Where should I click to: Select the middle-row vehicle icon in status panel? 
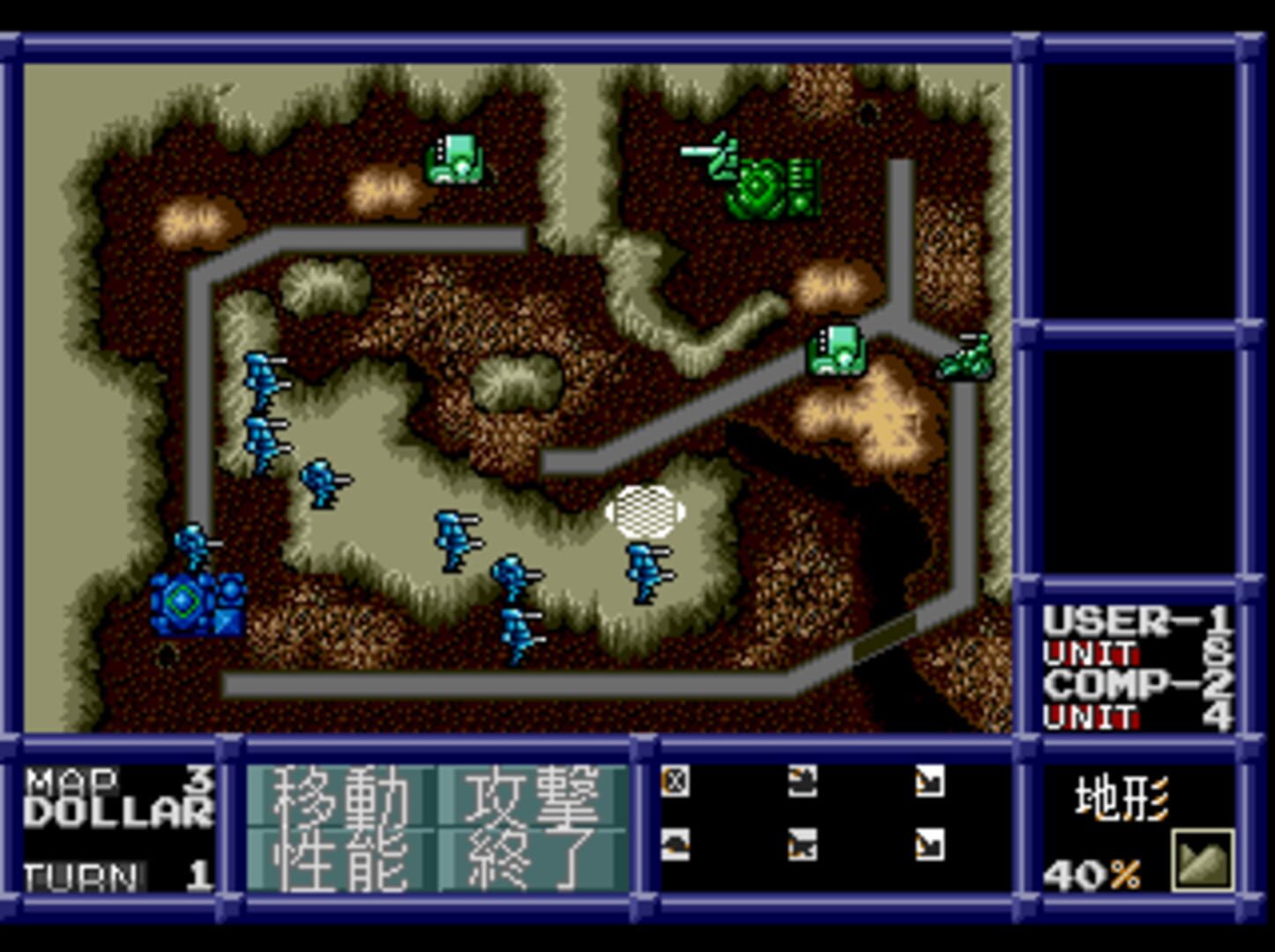point(804,844)
